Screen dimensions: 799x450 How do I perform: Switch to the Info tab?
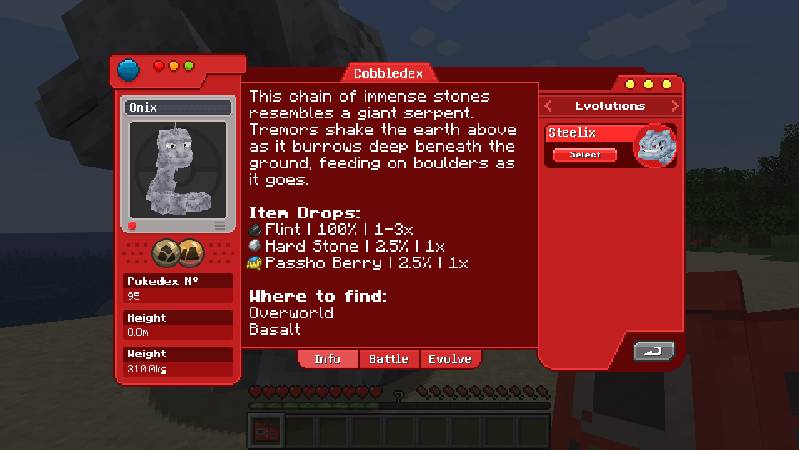[327, 359]
